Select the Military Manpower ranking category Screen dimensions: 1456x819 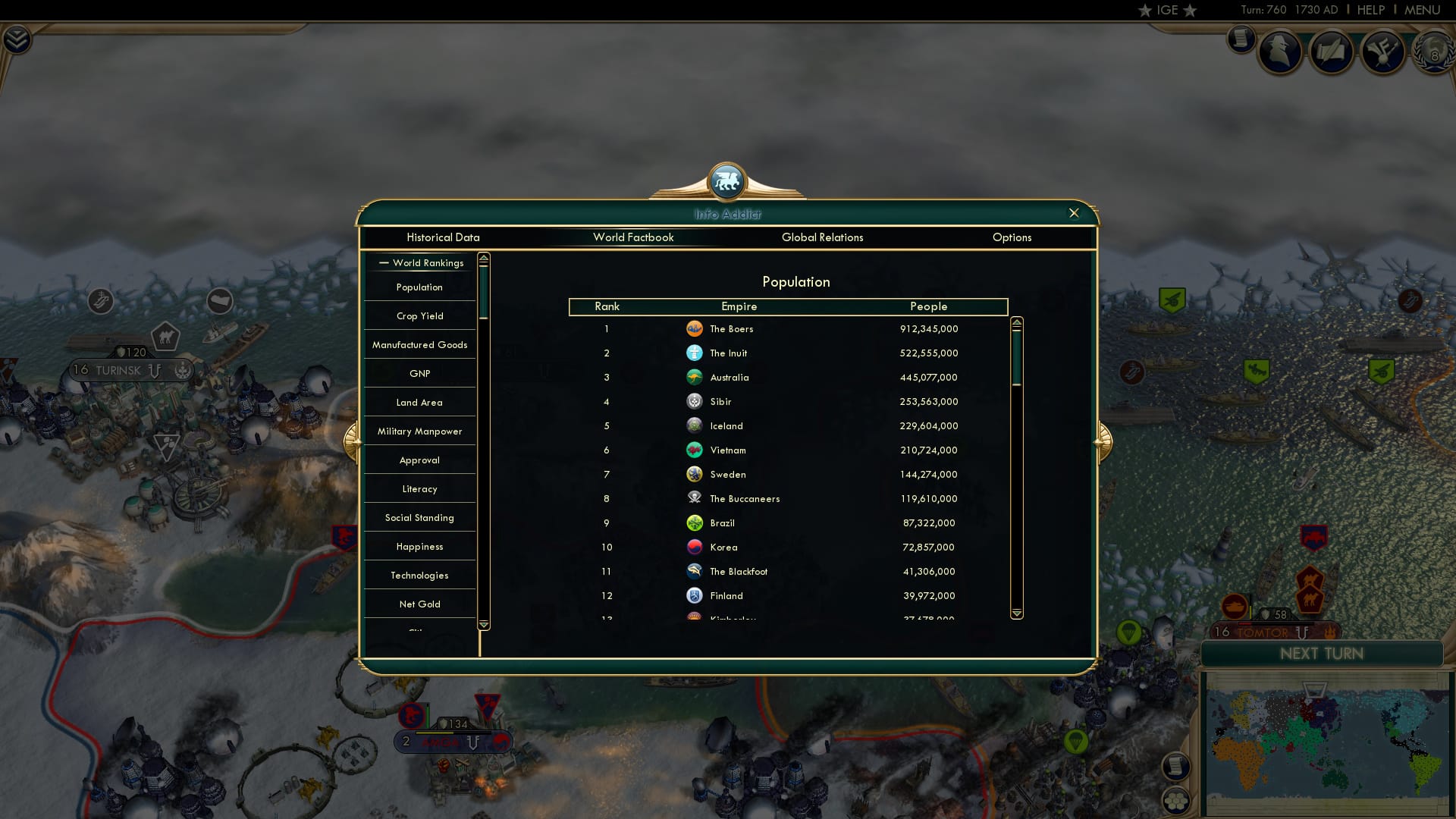click(419, 431)
